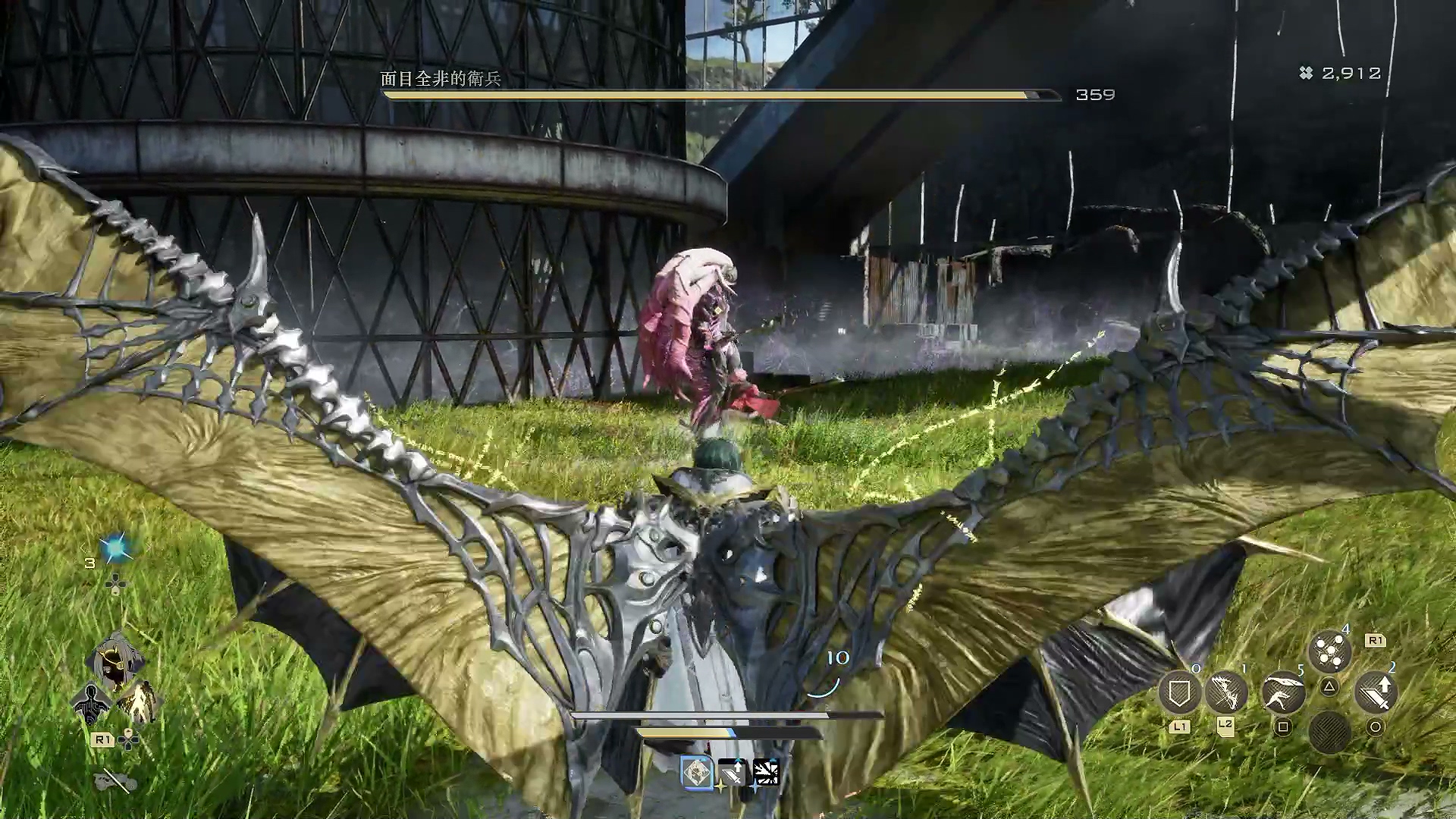Trigger the five-orb cluster ability
The image size is (1456, 819).
[1329, 652]
